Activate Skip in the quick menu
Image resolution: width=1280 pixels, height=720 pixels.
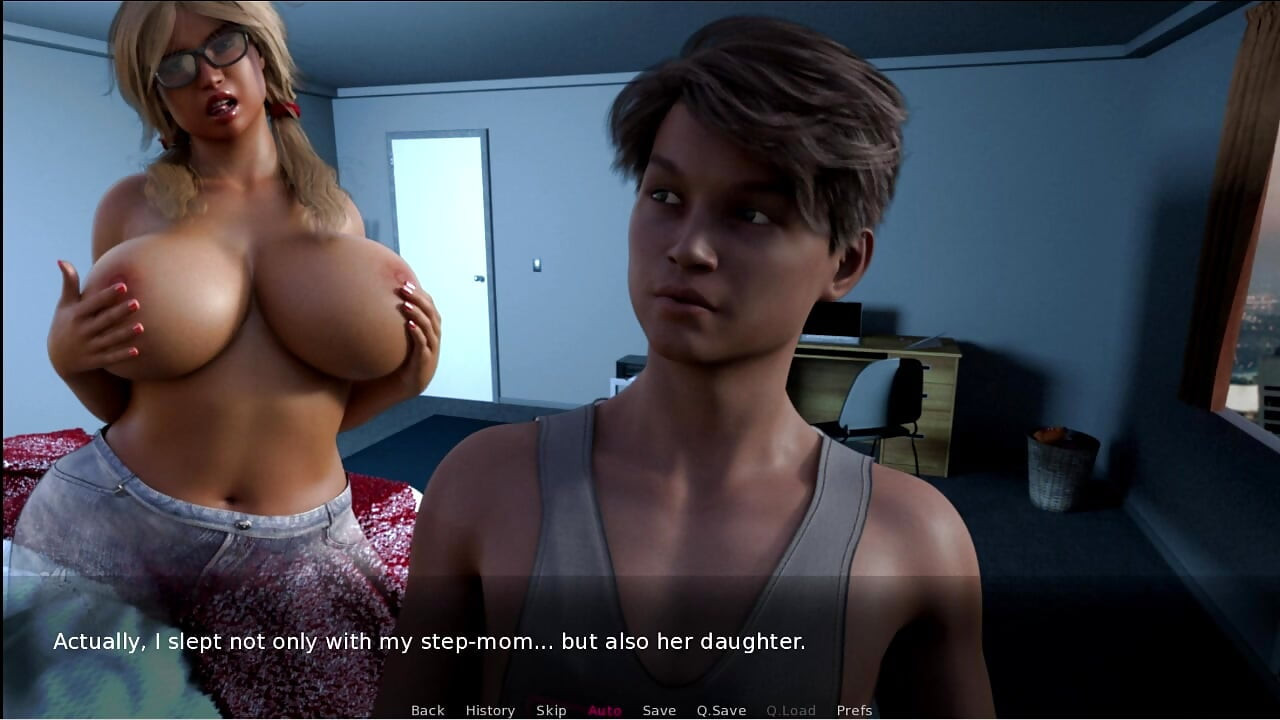click(551, 710)
